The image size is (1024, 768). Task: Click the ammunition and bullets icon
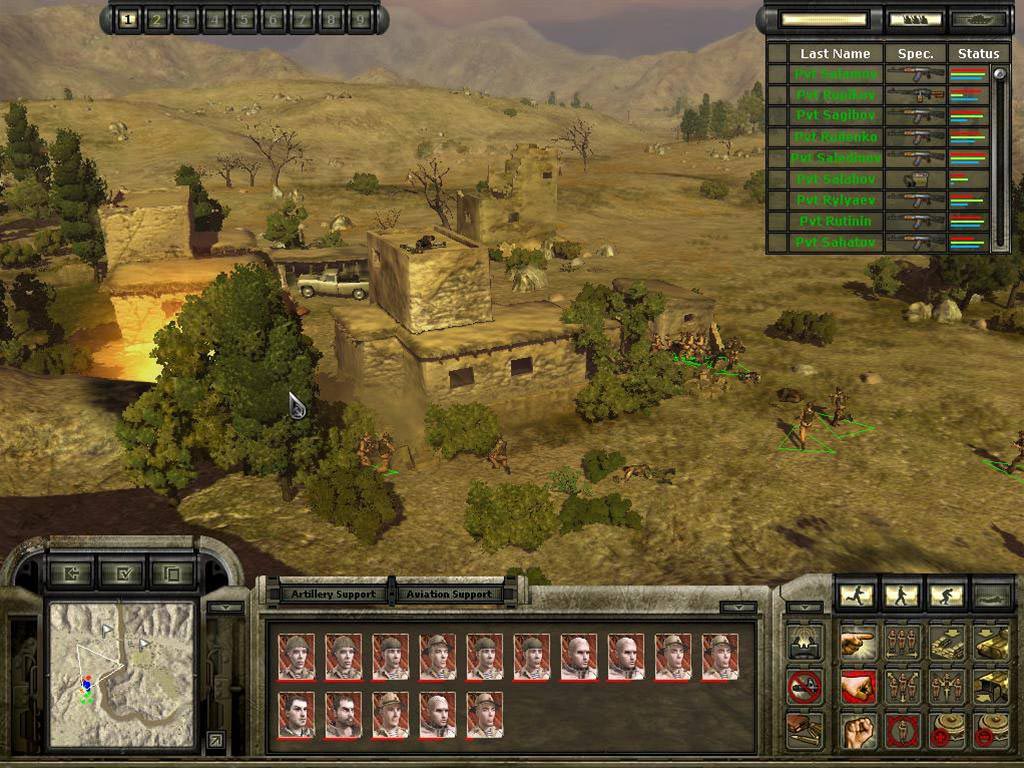[x=805, y=729]
